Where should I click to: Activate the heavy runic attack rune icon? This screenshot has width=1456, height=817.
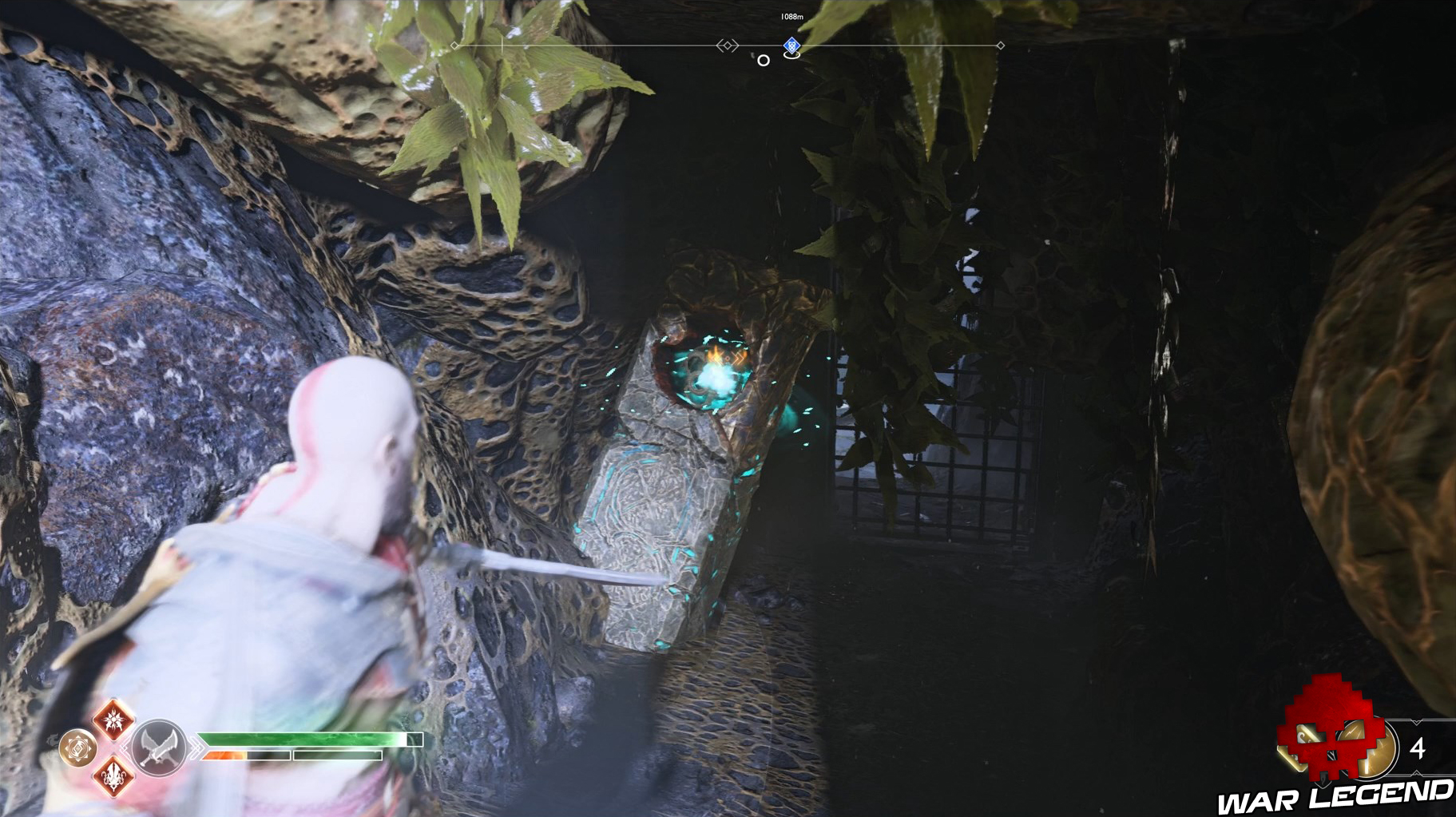114,779
